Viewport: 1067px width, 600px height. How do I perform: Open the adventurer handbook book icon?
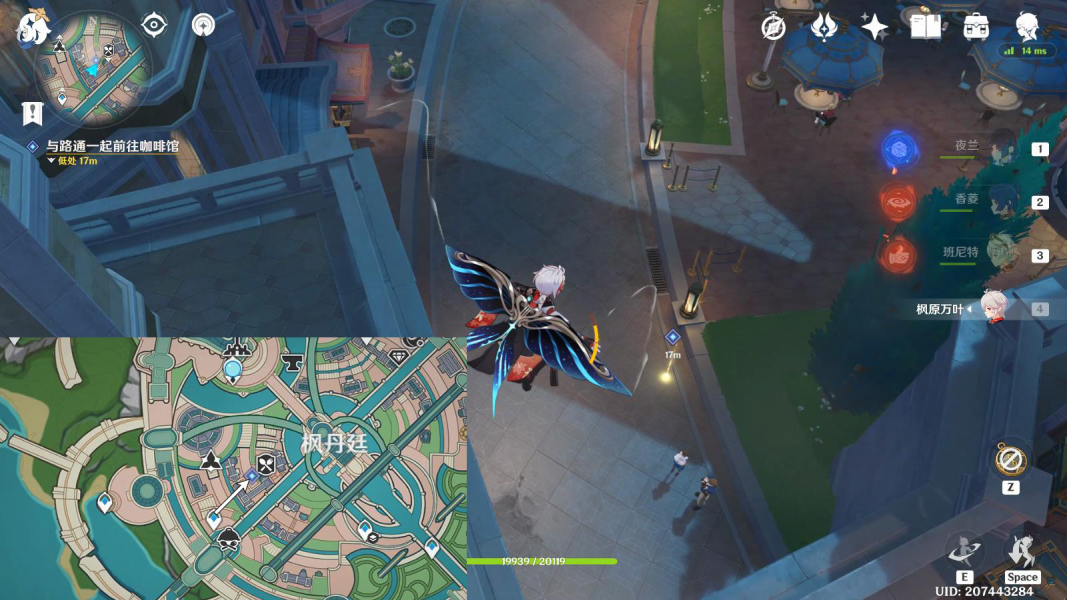[x=926, y=27]
